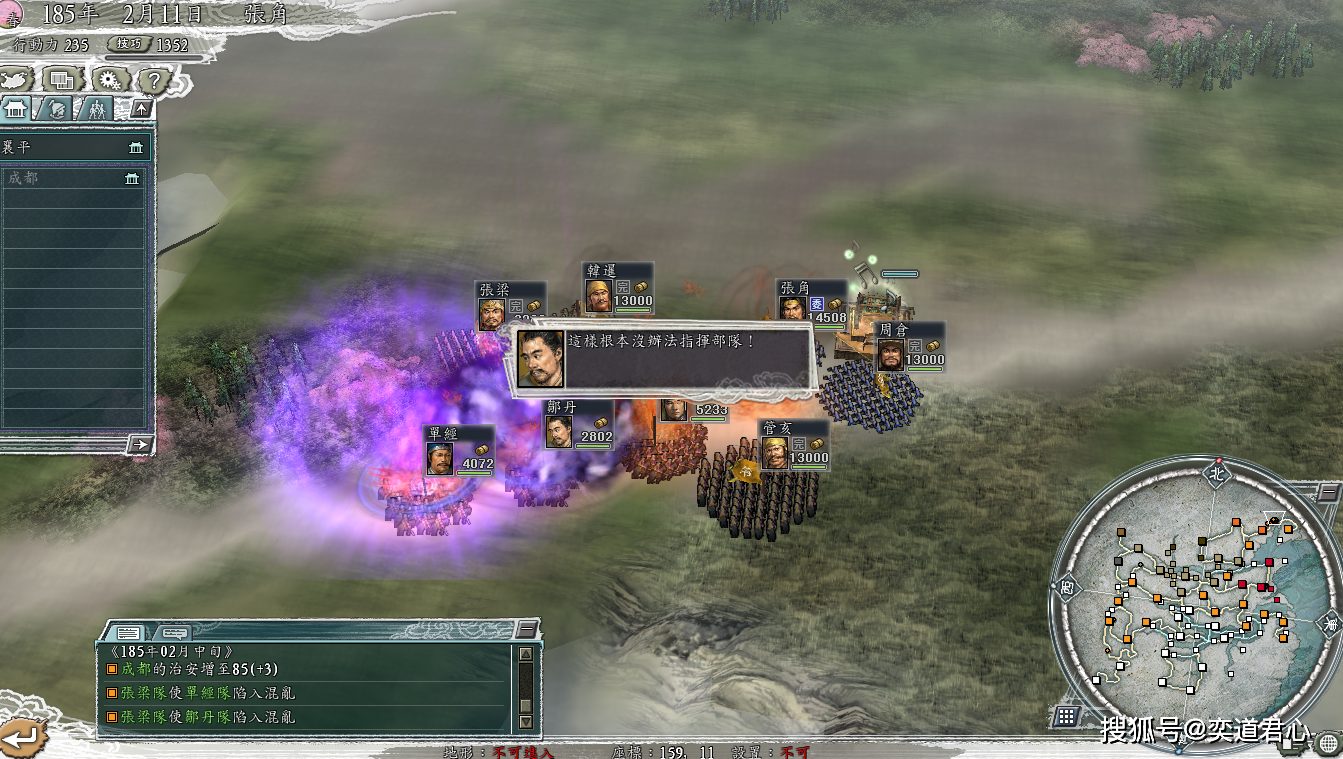Click the arrow below the city list
Viewport: 1343px width, 759px height.
tap(141, 444)
